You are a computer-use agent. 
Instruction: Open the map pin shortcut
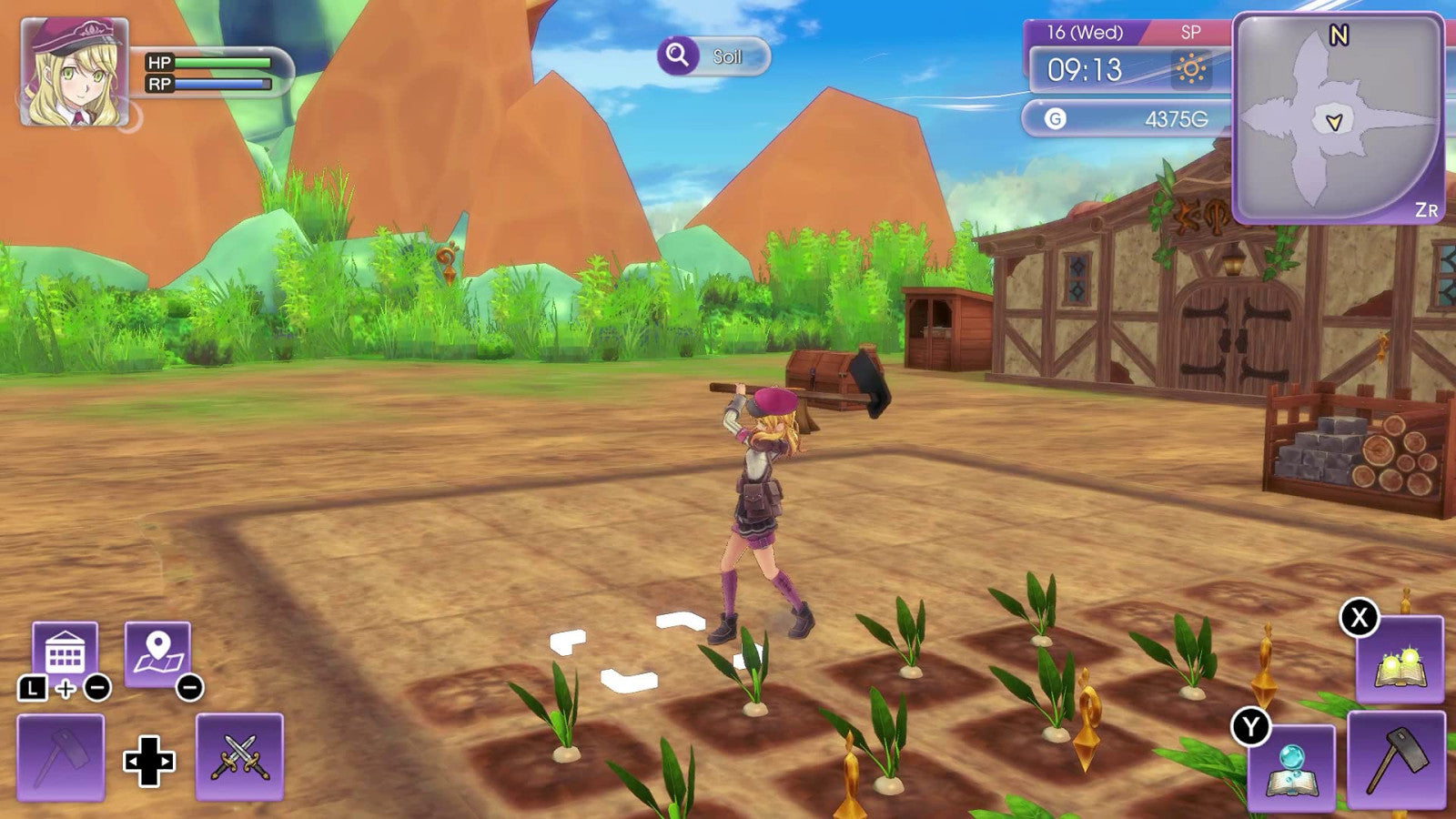pyautogui.click(x=157, y=652)
